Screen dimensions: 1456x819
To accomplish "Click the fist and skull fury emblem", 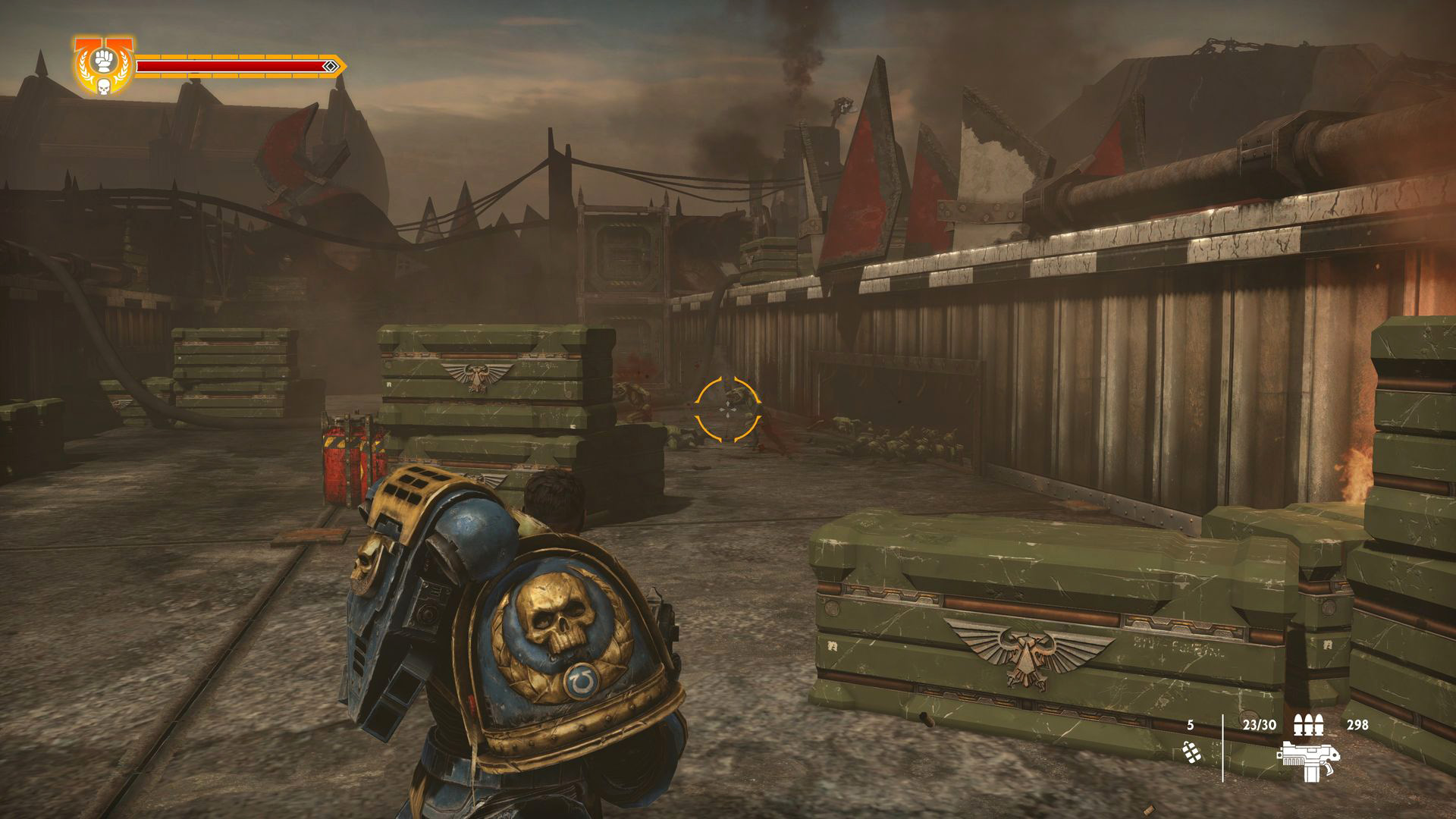I will (x=103, y=67).
